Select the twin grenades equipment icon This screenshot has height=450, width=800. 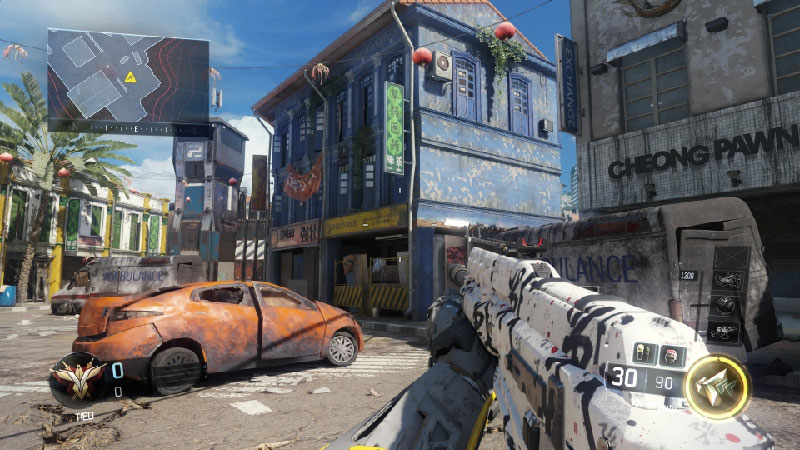(x=645, y=353)
